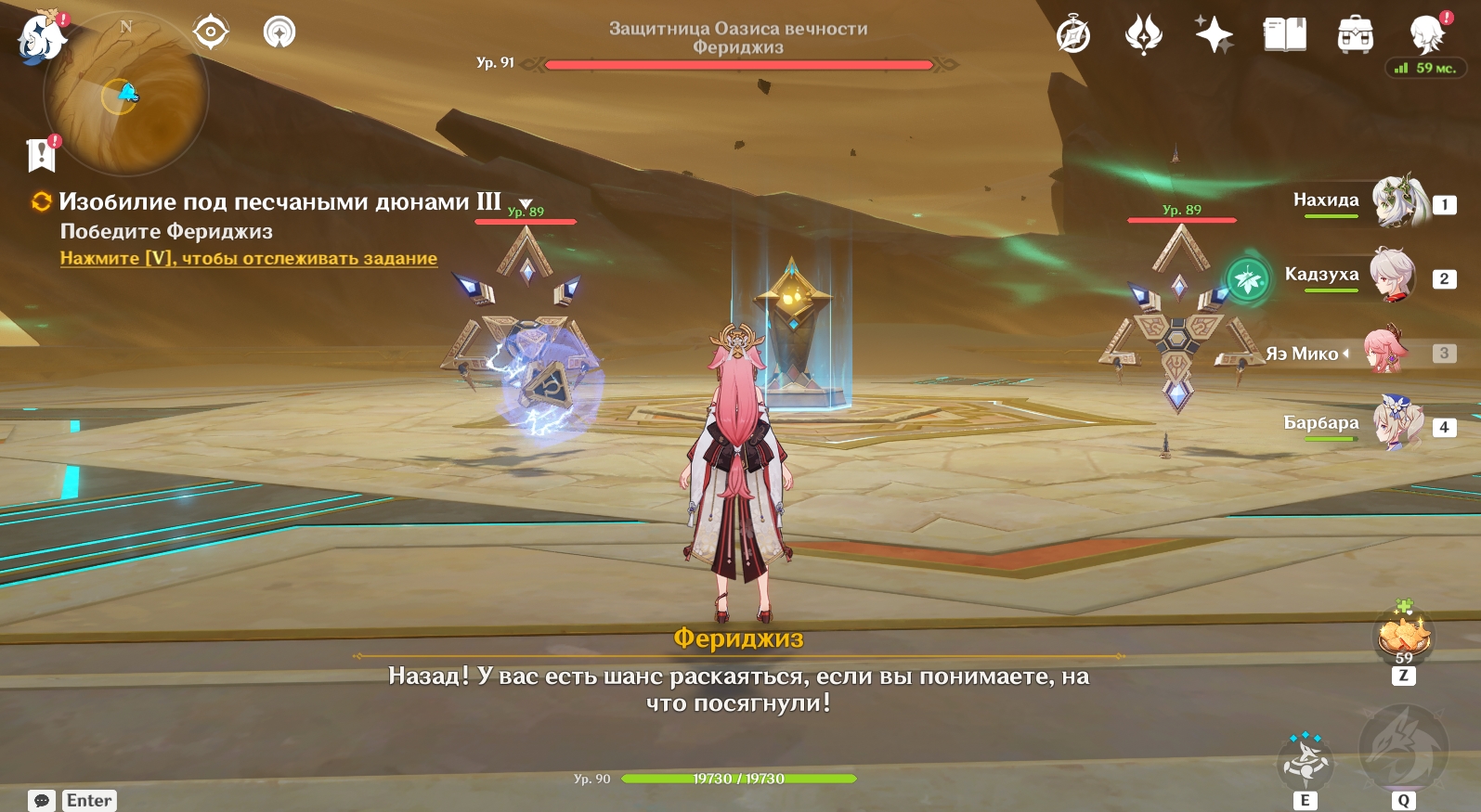Click the quest navigation target icon
This screenshot has width=1481, height=812.
211,32
